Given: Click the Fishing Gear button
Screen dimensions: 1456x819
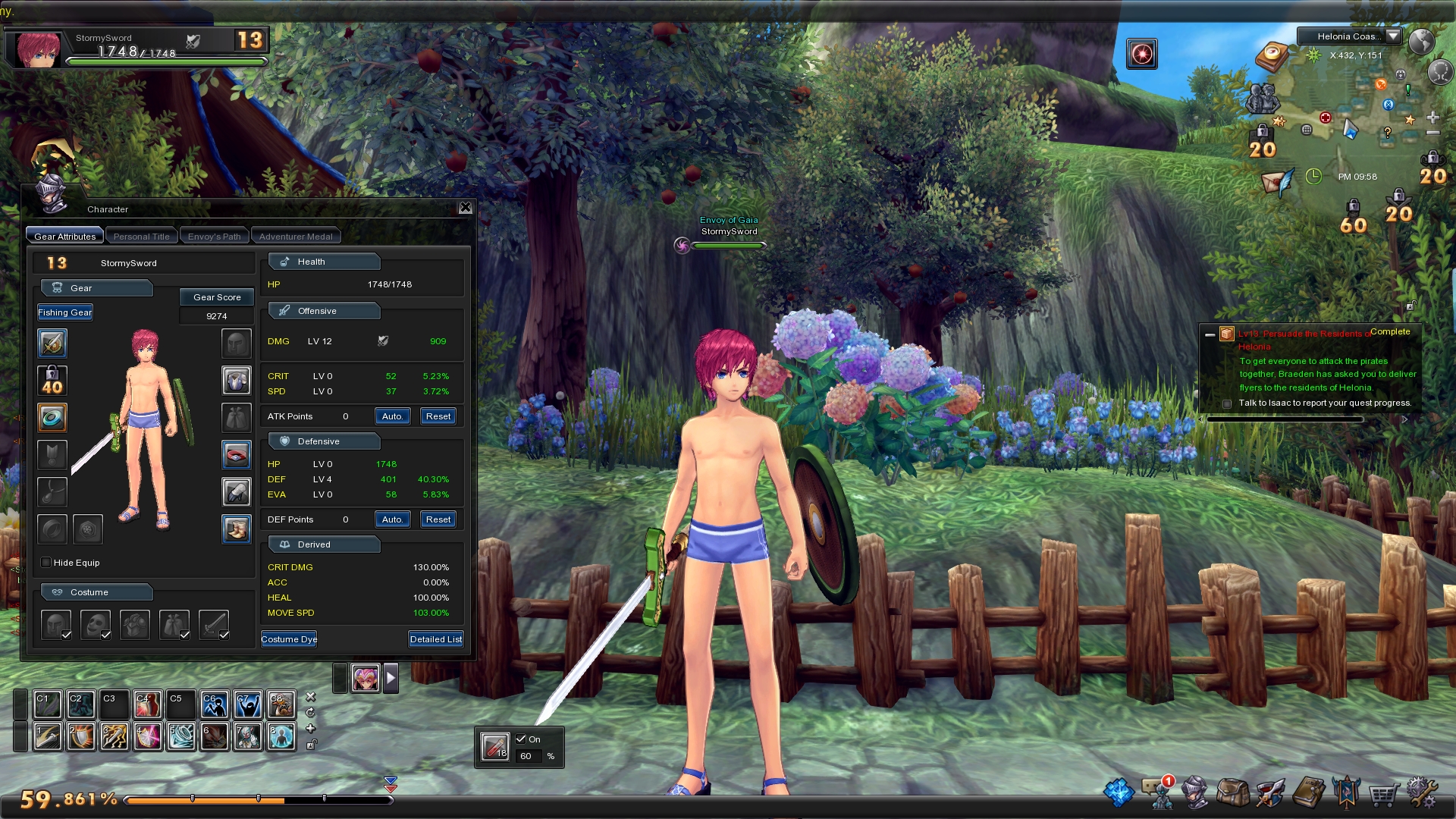Looking at the screenshot, I should coord(65,312).
